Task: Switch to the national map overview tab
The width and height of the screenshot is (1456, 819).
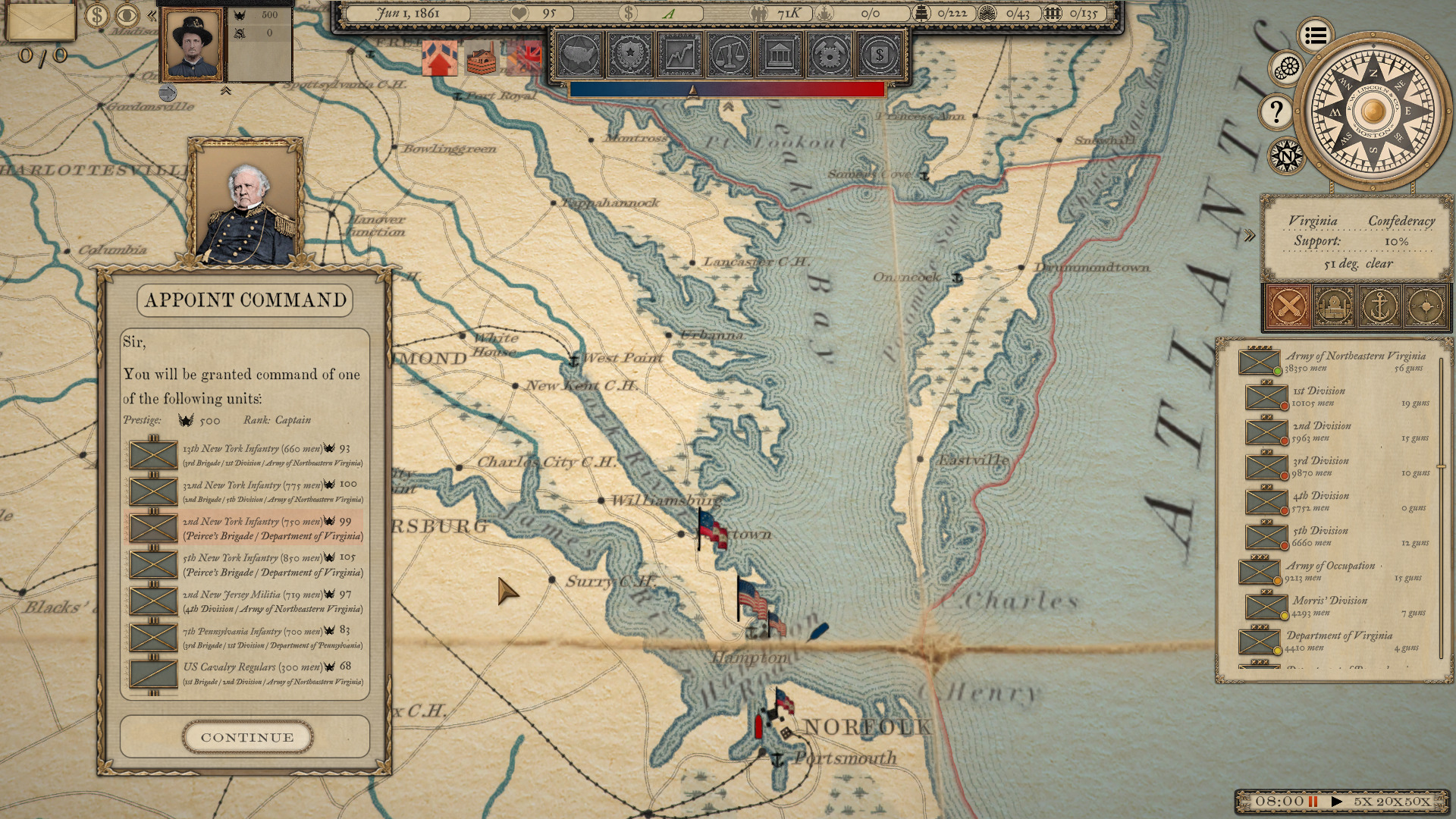Action: 578,55
